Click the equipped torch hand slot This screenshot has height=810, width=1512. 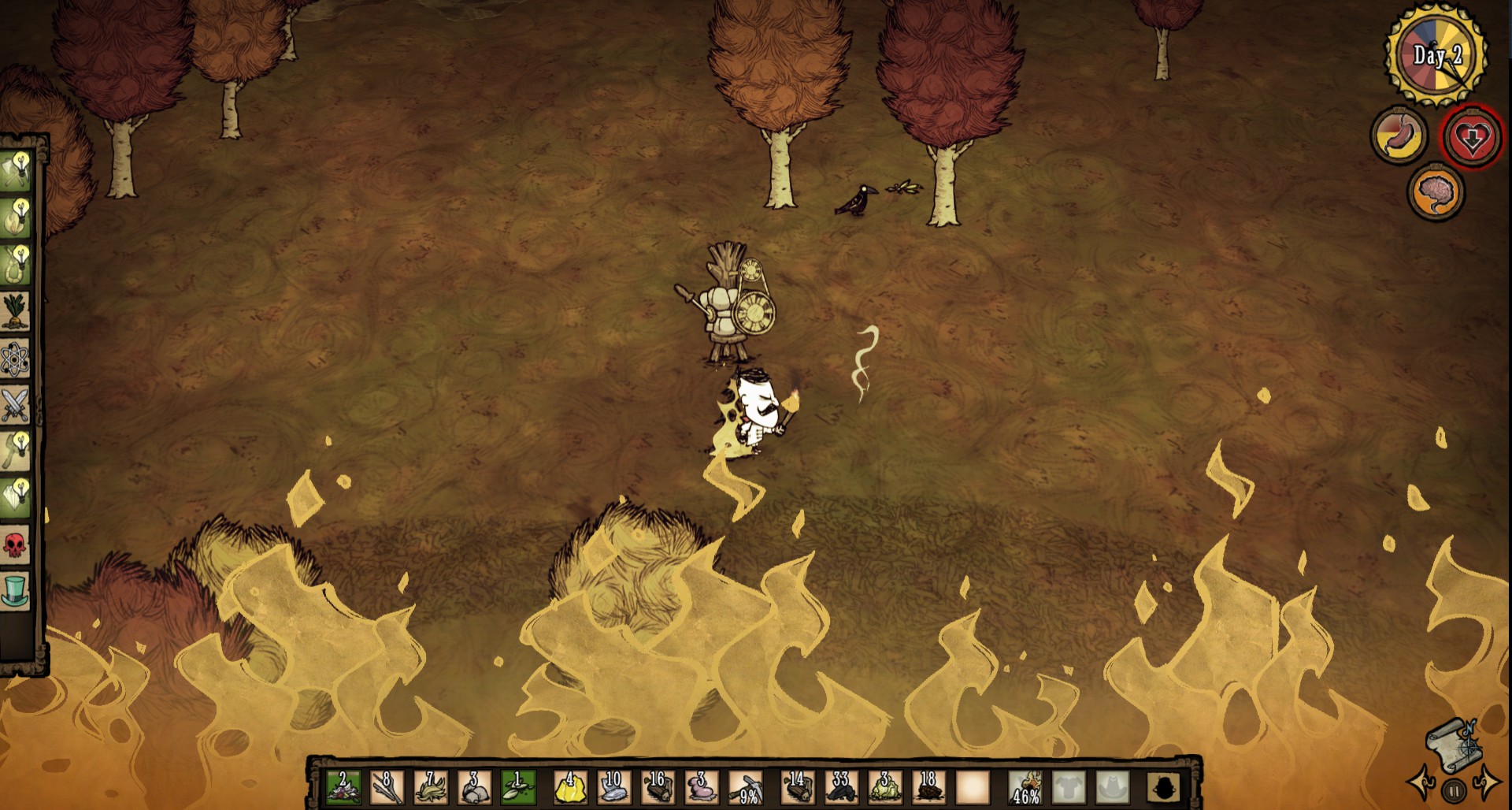pyautogui.click(x=1025, y=787)
